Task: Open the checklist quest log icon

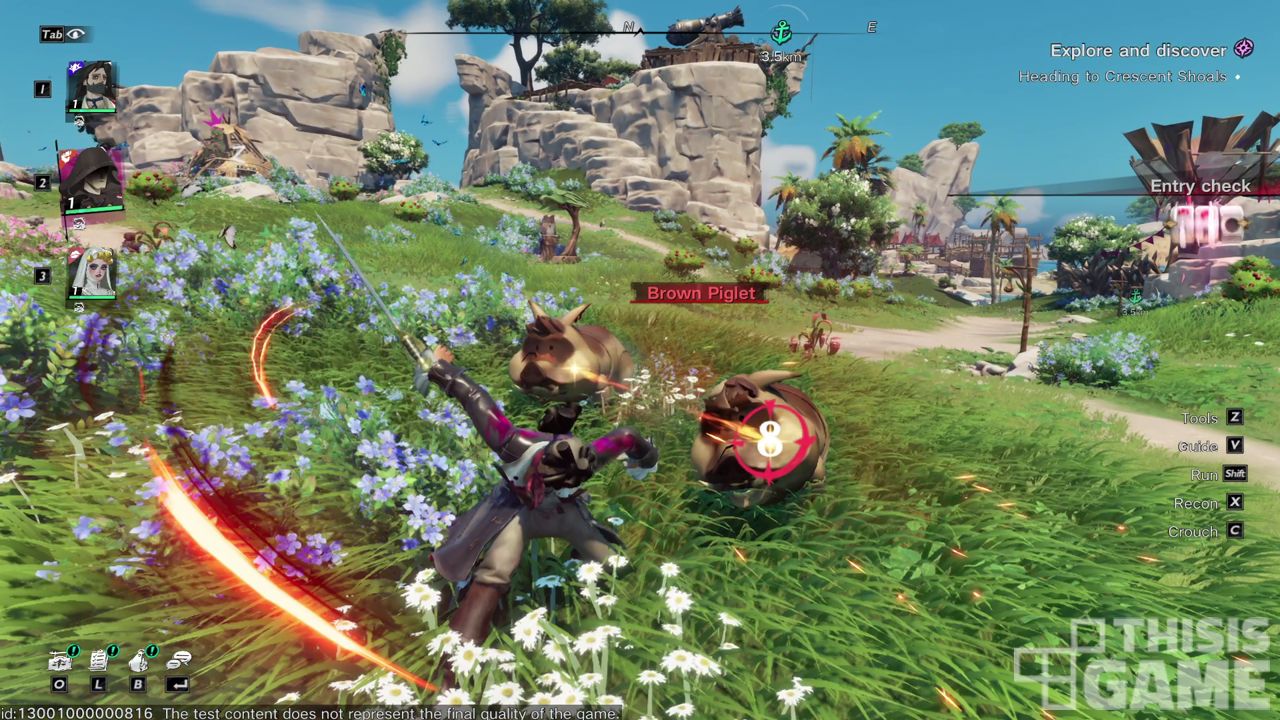Action: pos(99,660)
